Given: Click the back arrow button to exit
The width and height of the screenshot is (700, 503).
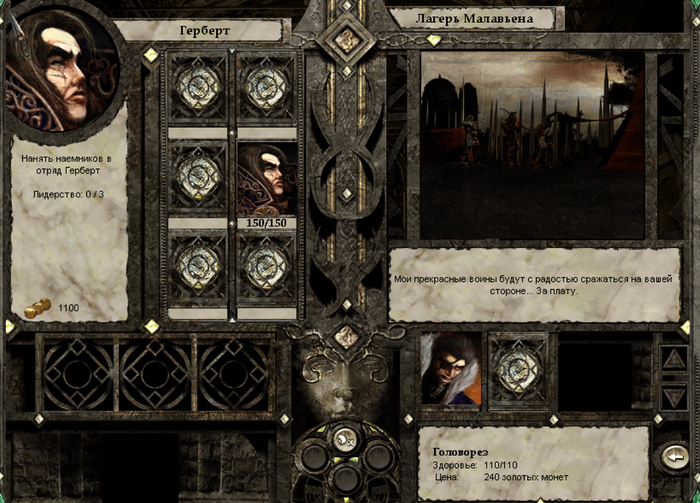Looking at the screenshot, I should point(673,457).
